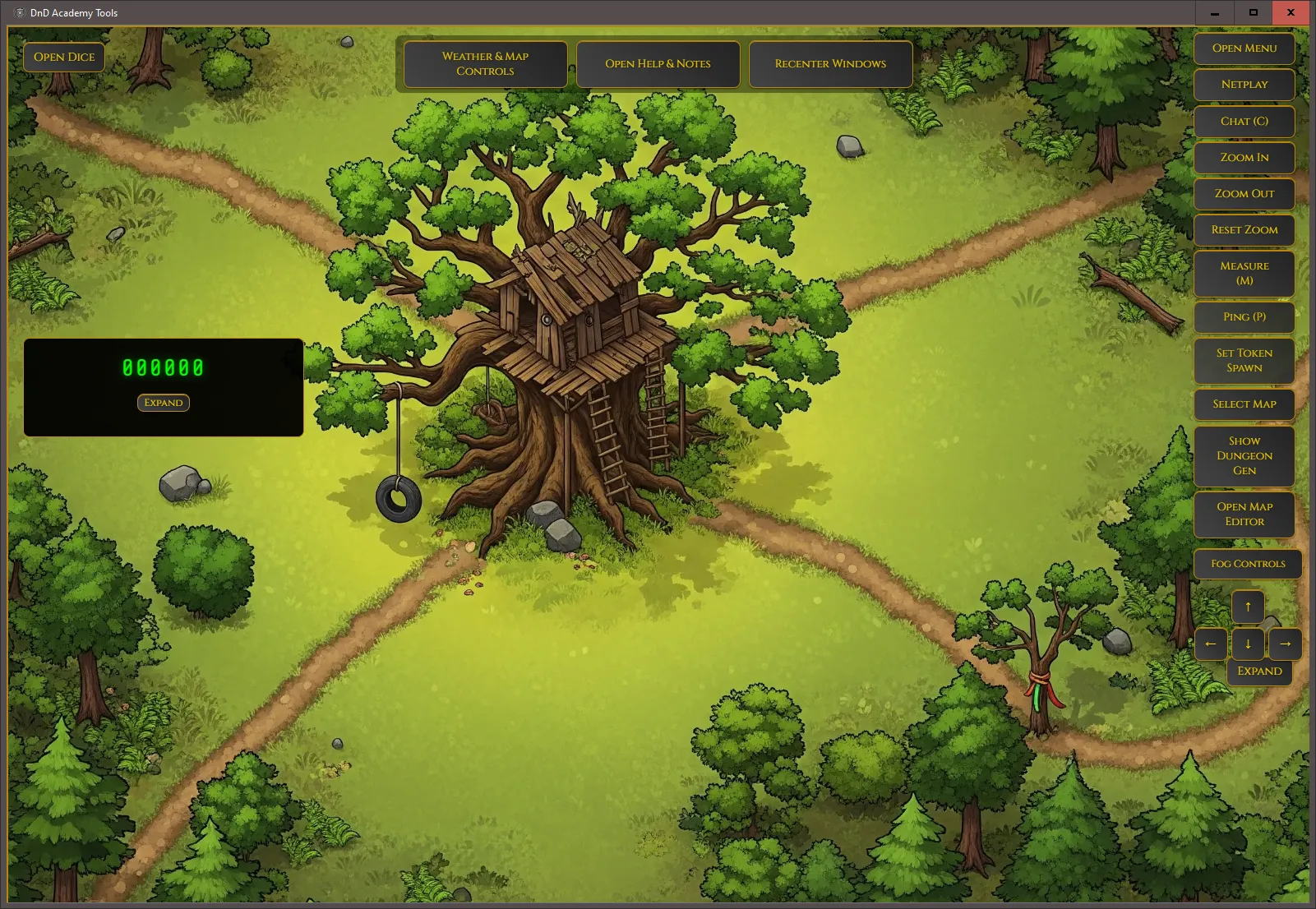Click the pan map up arrow
1316x909 pixels.
tap(1248, 606)
